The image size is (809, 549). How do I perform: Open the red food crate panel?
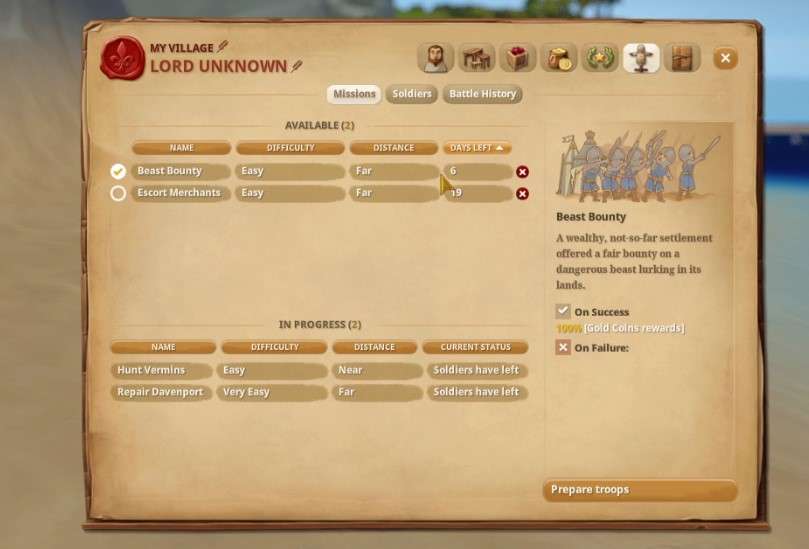point(517,58)
